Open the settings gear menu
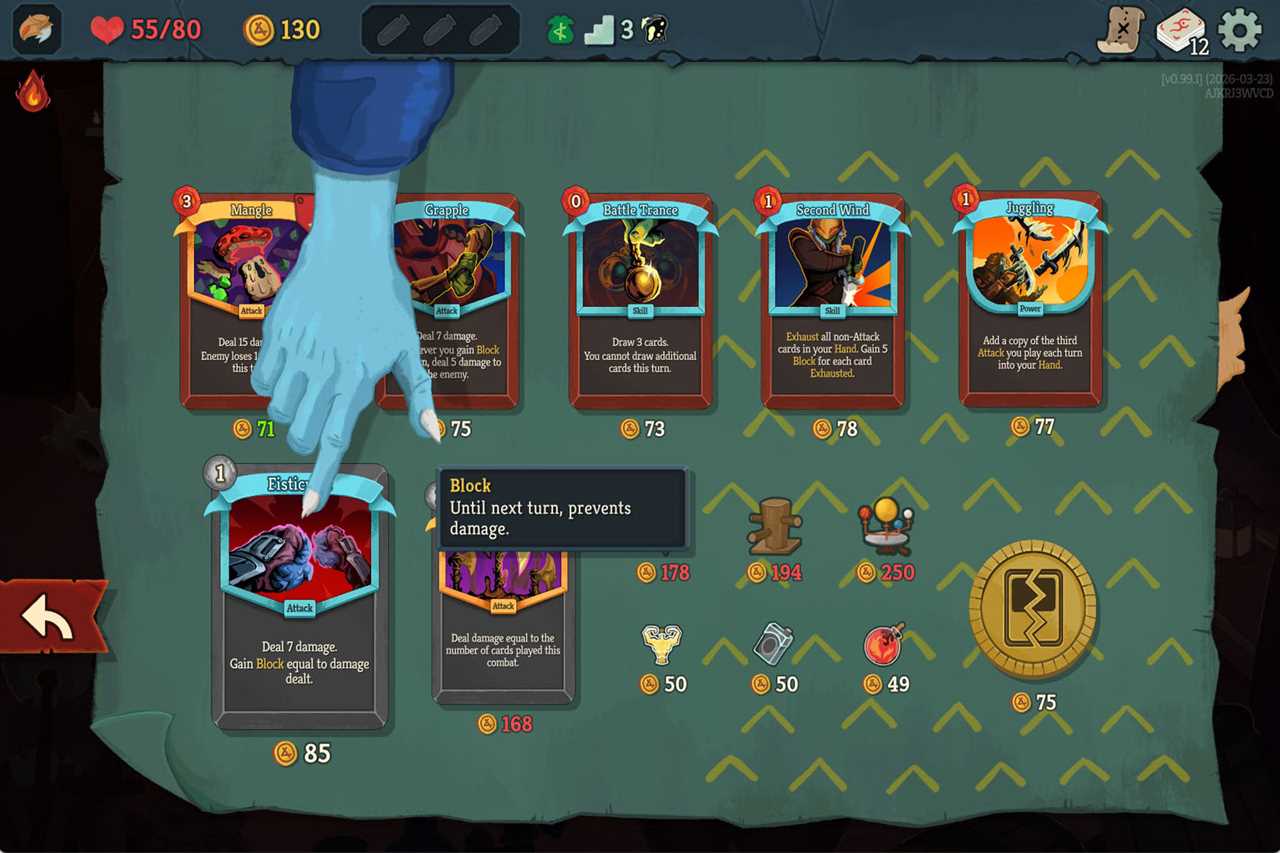The image size is (1280, 853). coord(1240,30)
